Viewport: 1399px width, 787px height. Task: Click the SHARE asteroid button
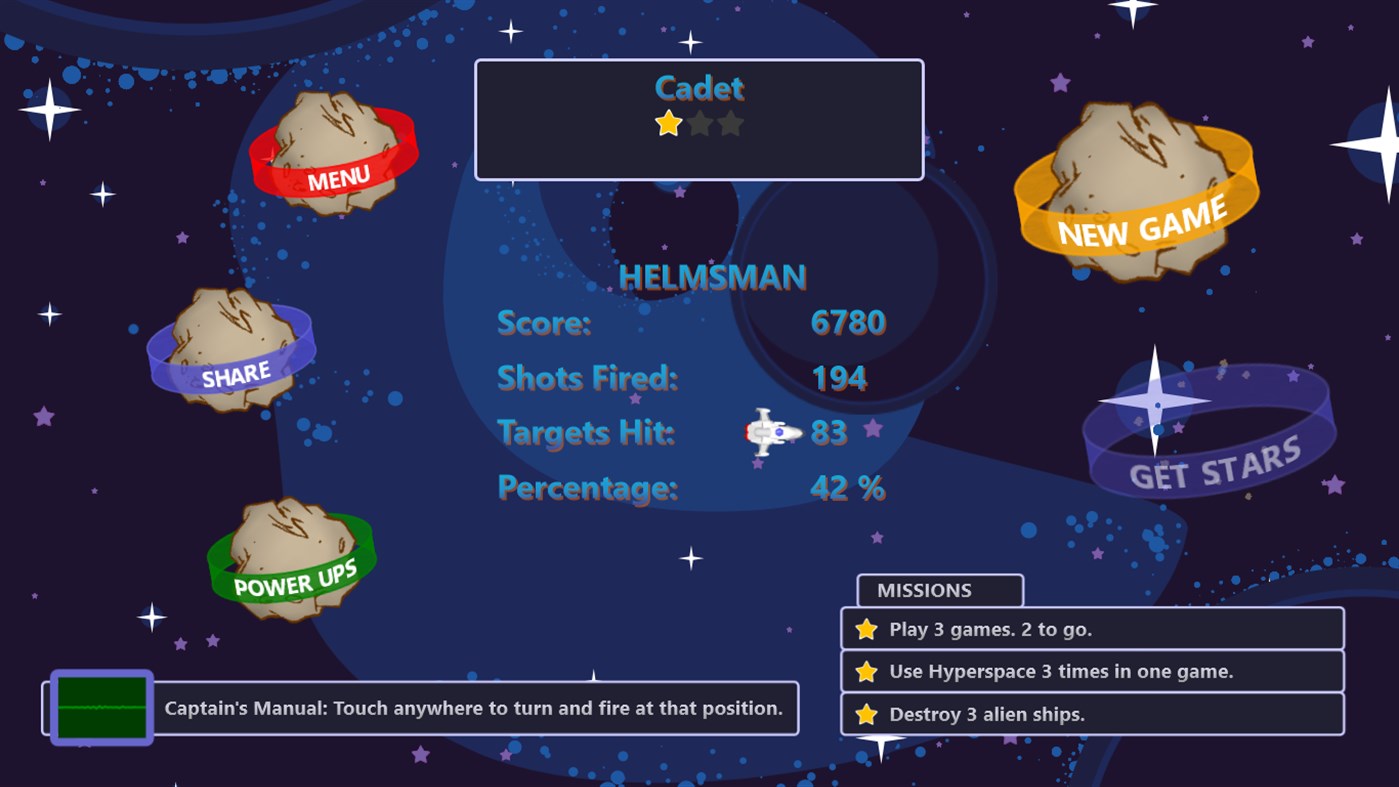pos(232,352)
